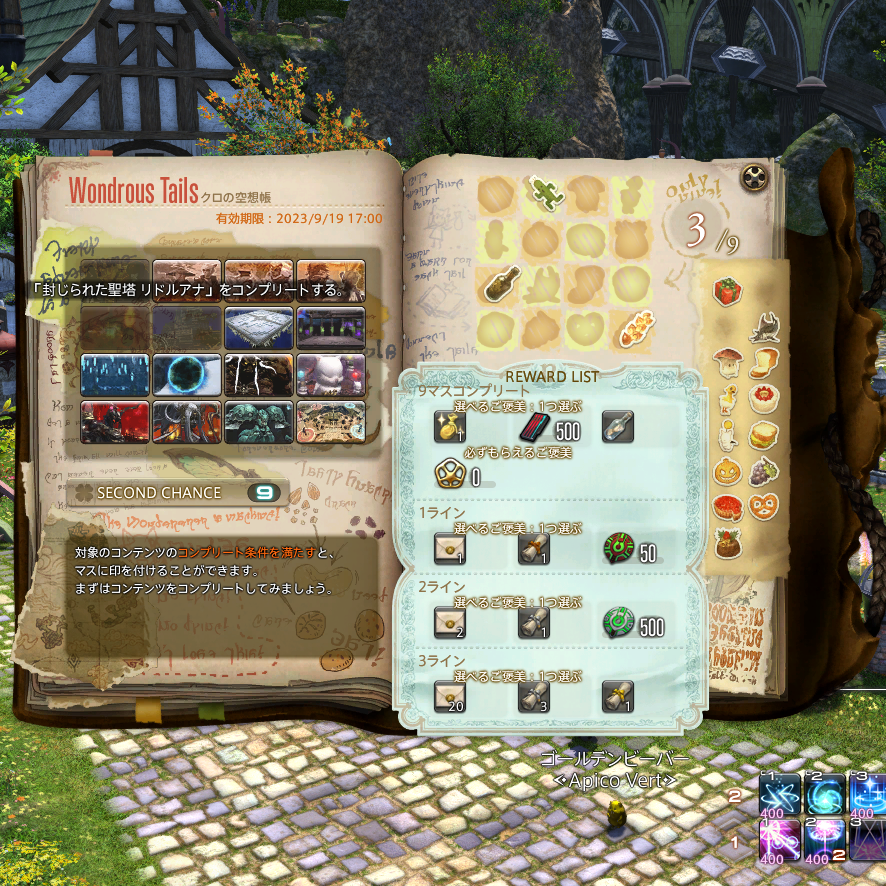
Task: Select the green cactuar sticker on the board
Action: coord(543,197)
